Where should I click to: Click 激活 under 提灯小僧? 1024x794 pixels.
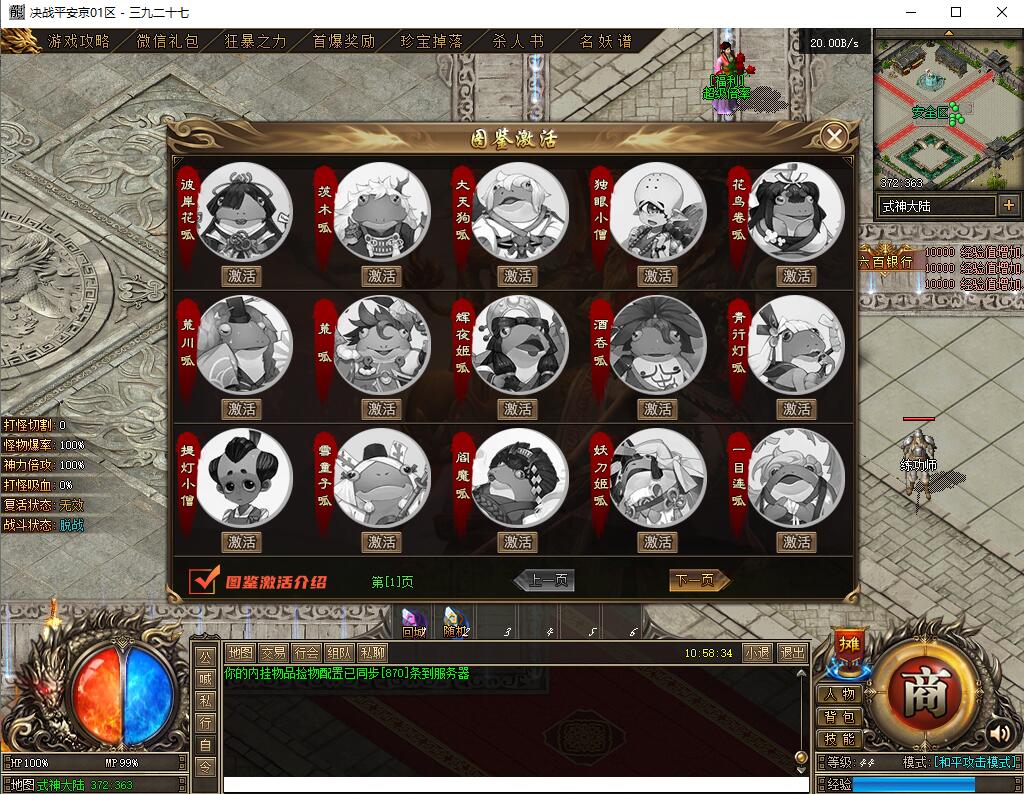click(241, 542)
